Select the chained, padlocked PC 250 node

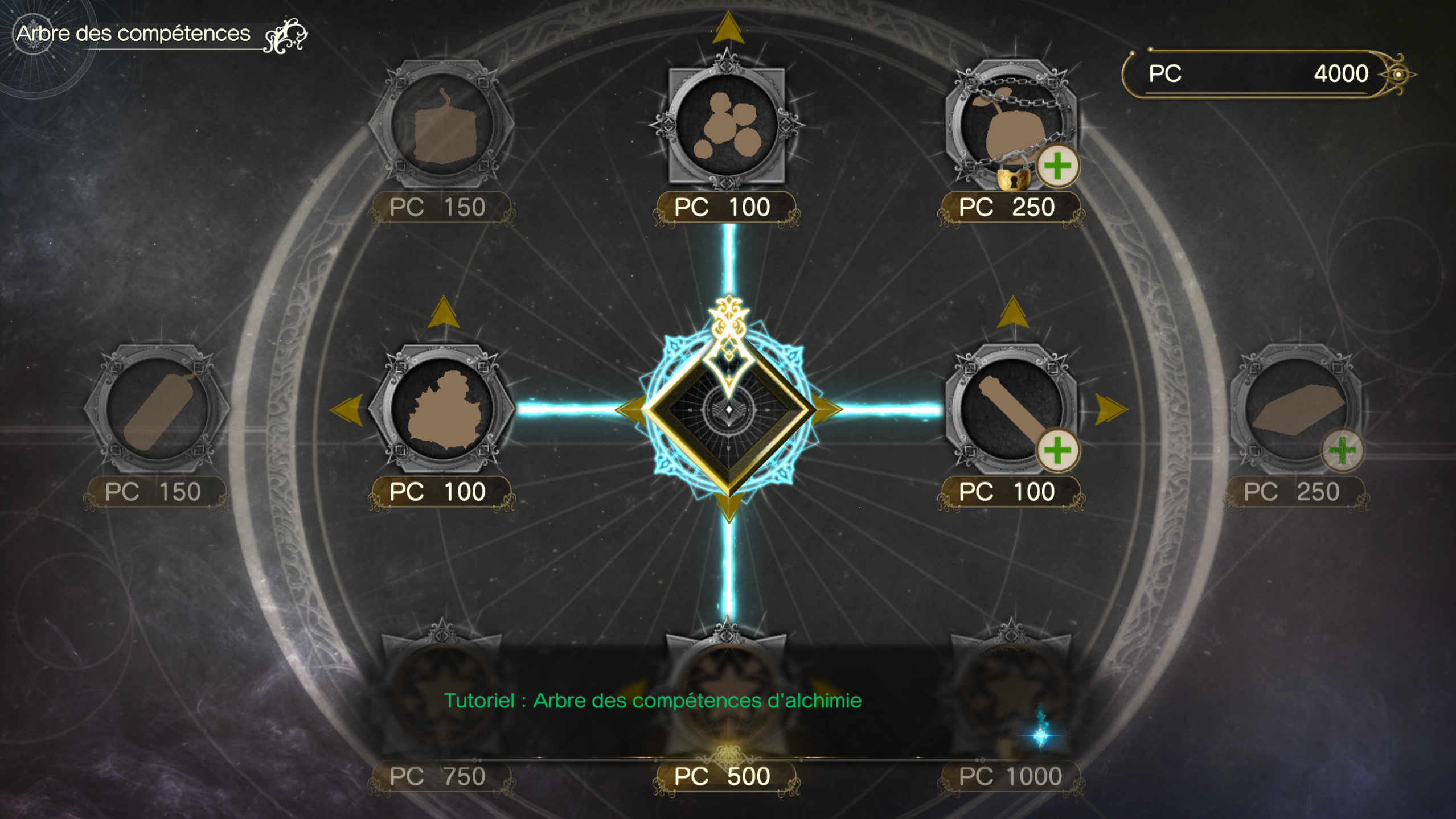coord(1011,124)
